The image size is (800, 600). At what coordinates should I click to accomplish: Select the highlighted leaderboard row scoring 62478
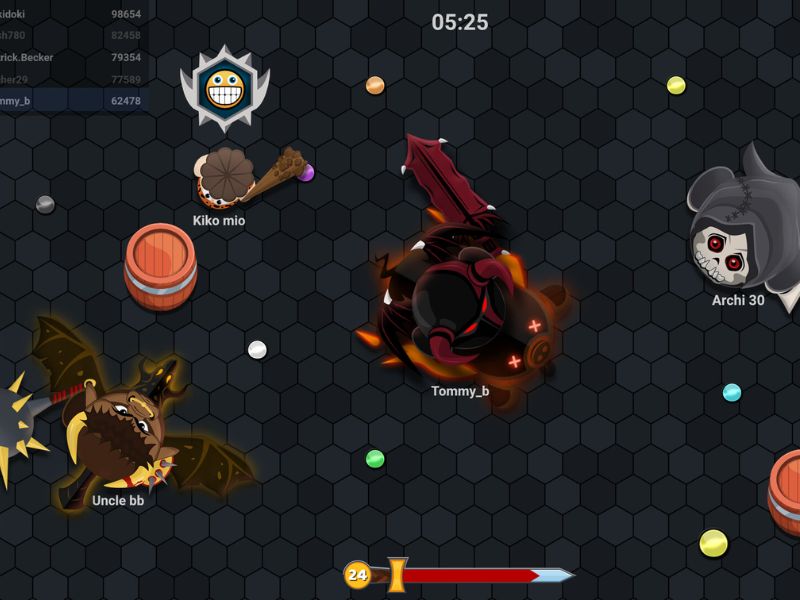pyautogui.click(x=72, y=101)
